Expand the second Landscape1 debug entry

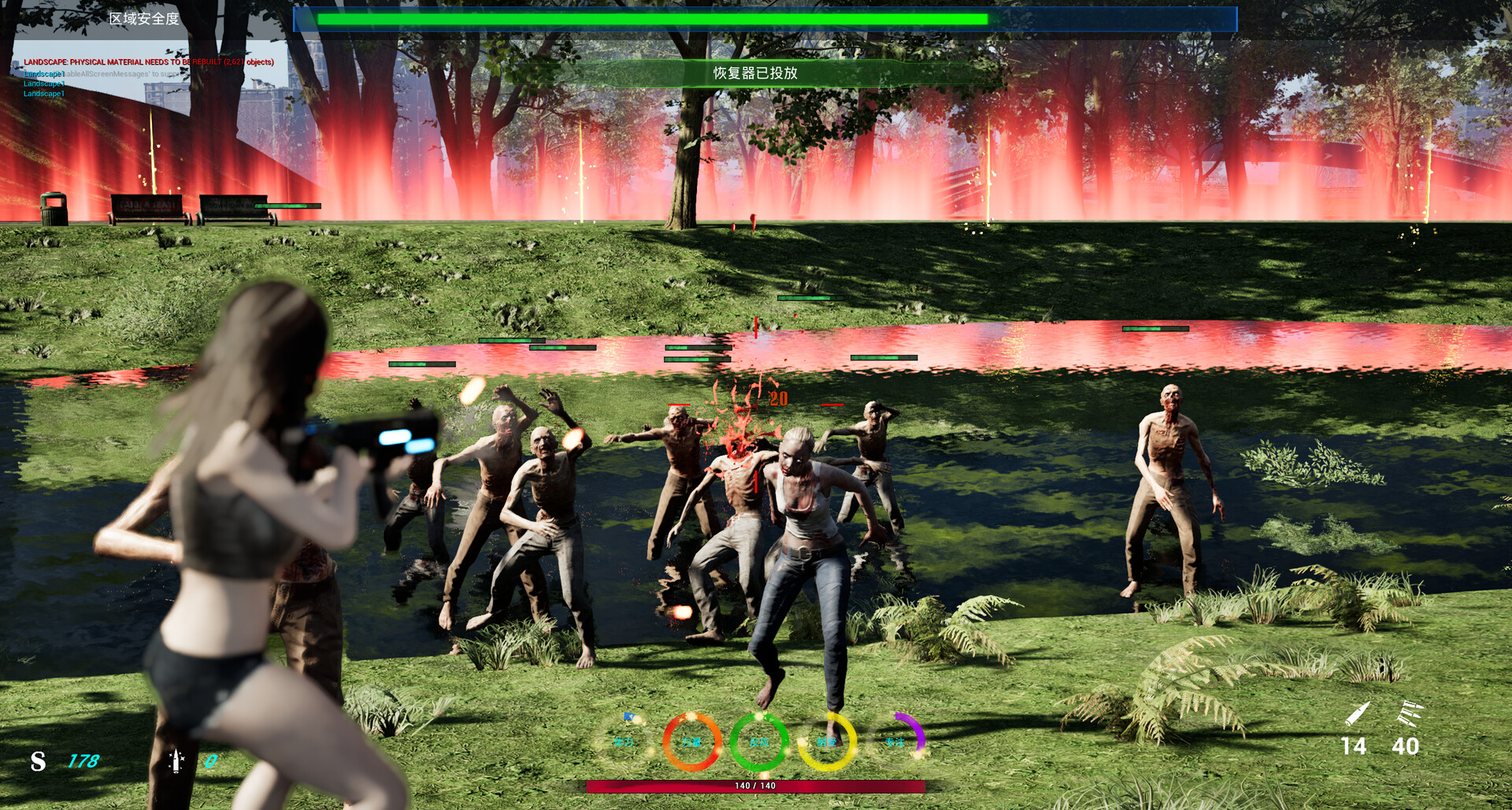[x=44, y=83]
